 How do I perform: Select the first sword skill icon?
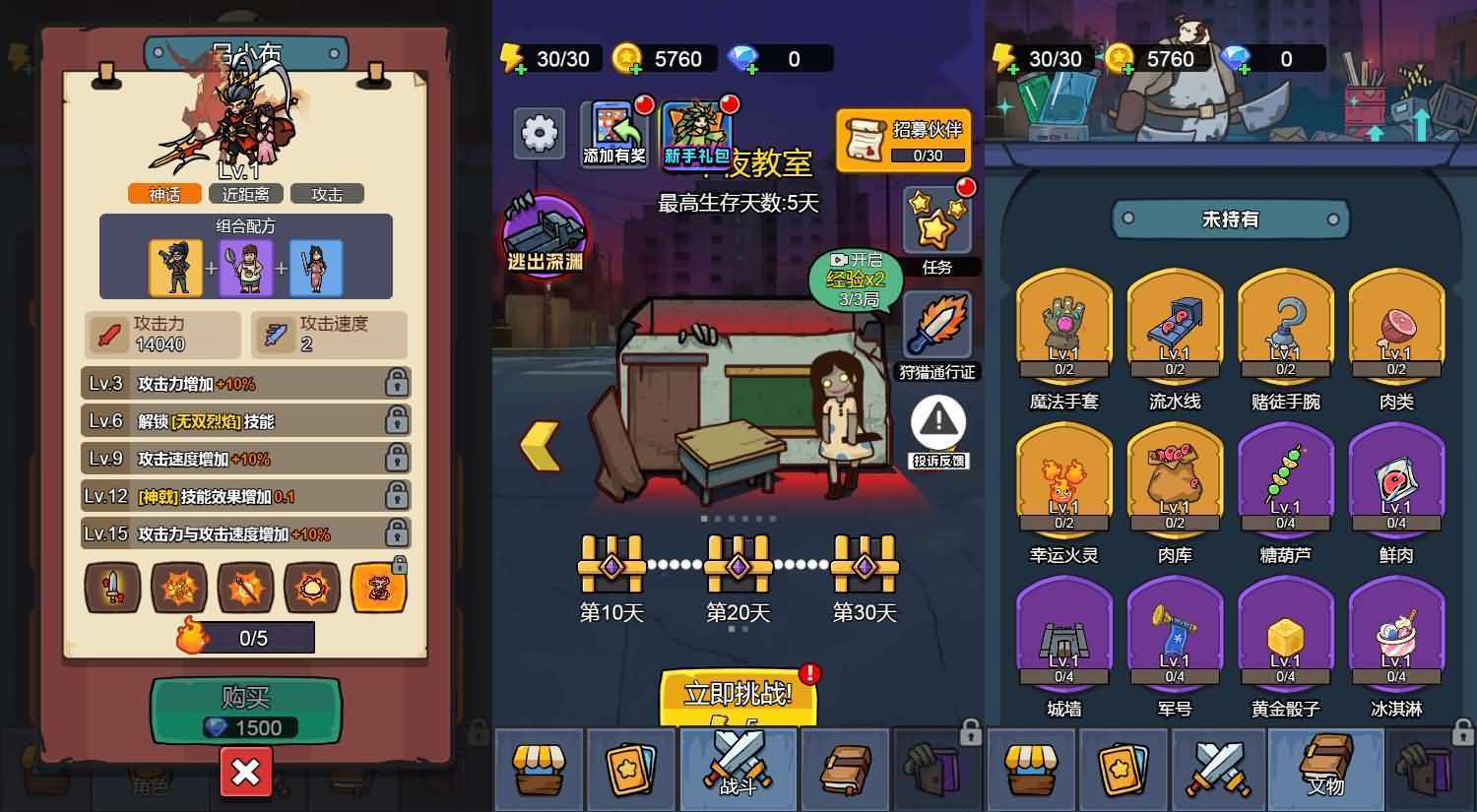click(x=113, y=590)
